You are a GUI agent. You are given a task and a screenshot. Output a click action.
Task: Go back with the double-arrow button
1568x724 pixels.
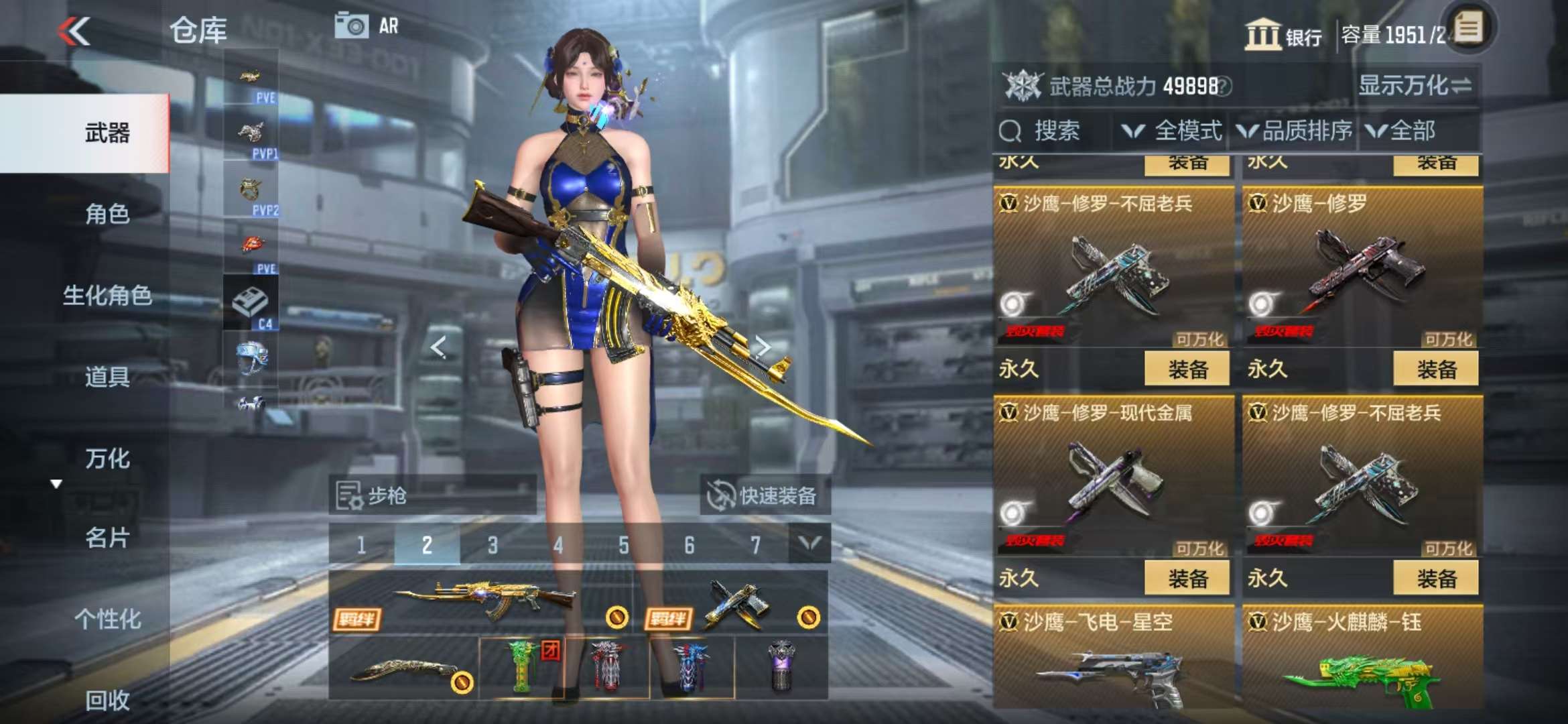[74, 32]
